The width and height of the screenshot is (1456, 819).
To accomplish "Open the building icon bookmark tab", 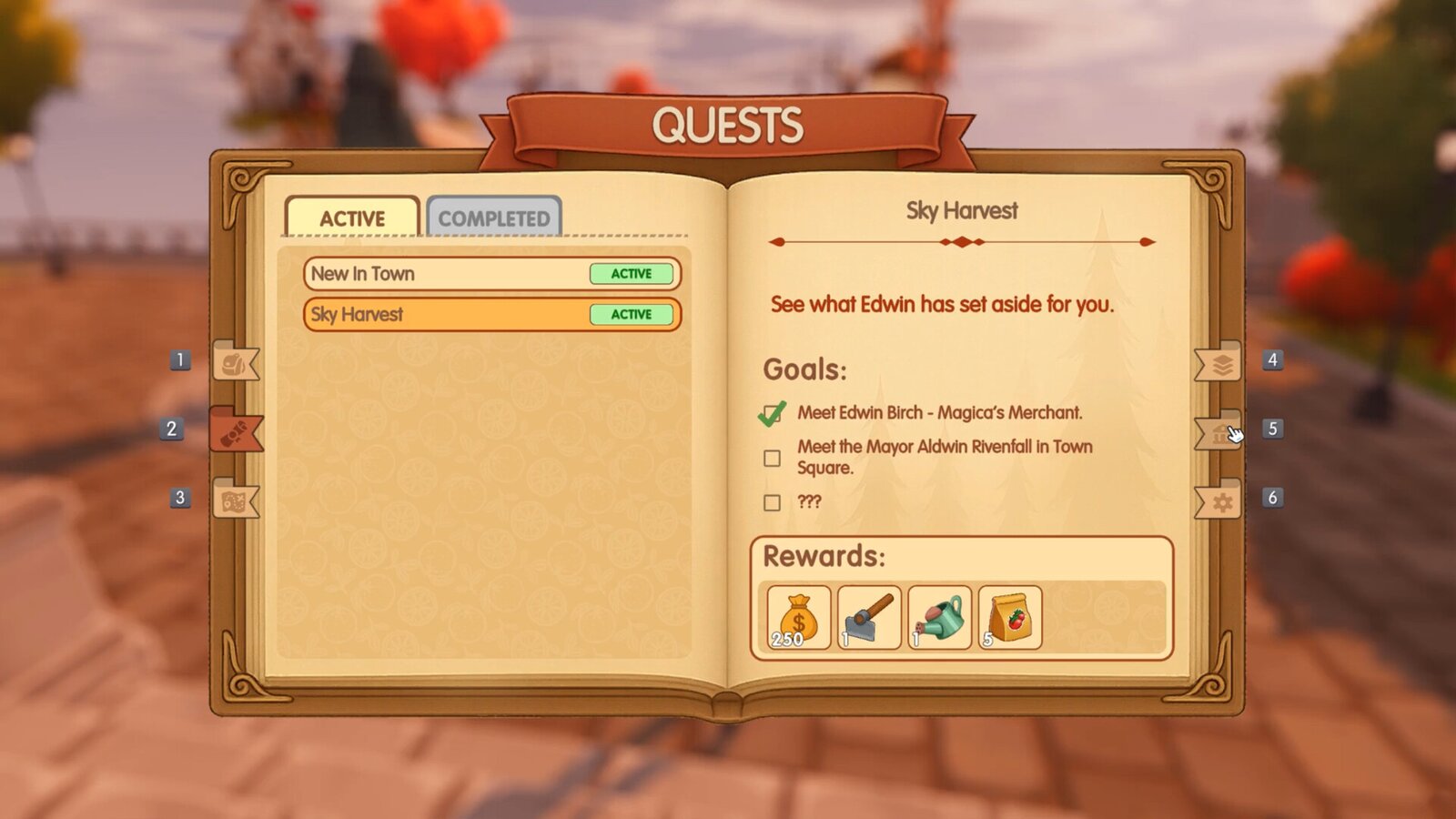I will 1219,432.
